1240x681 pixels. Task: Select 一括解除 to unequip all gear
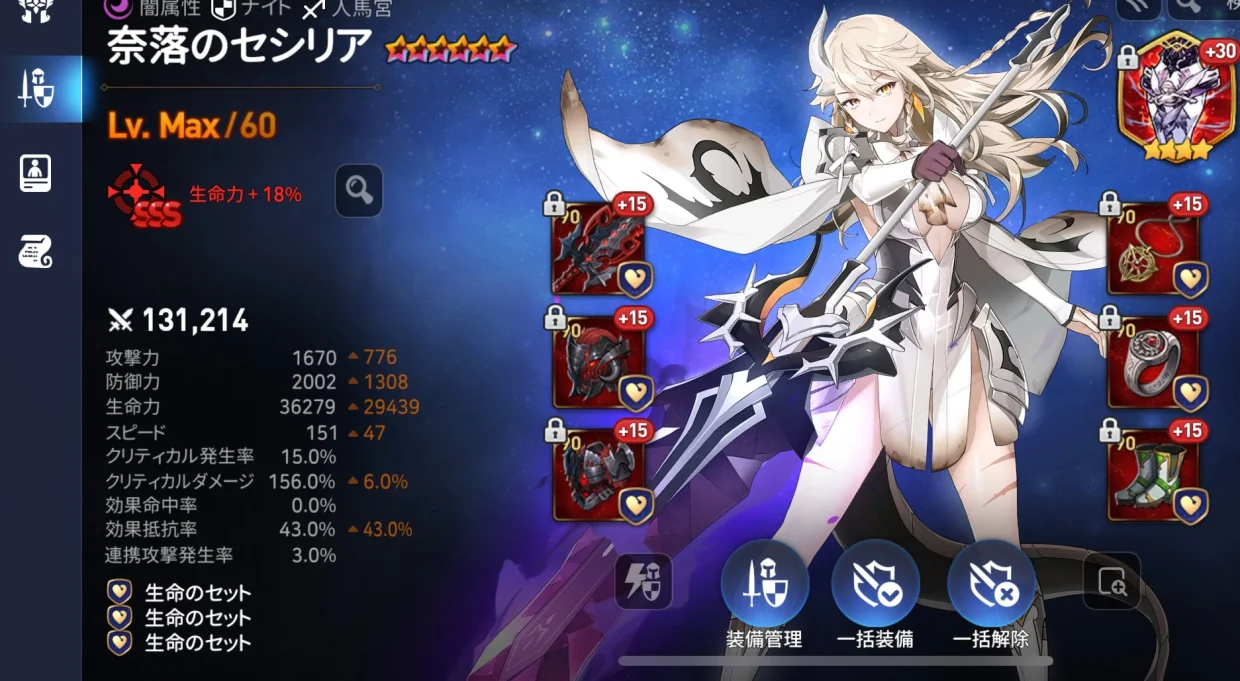[x=991, y=585]
